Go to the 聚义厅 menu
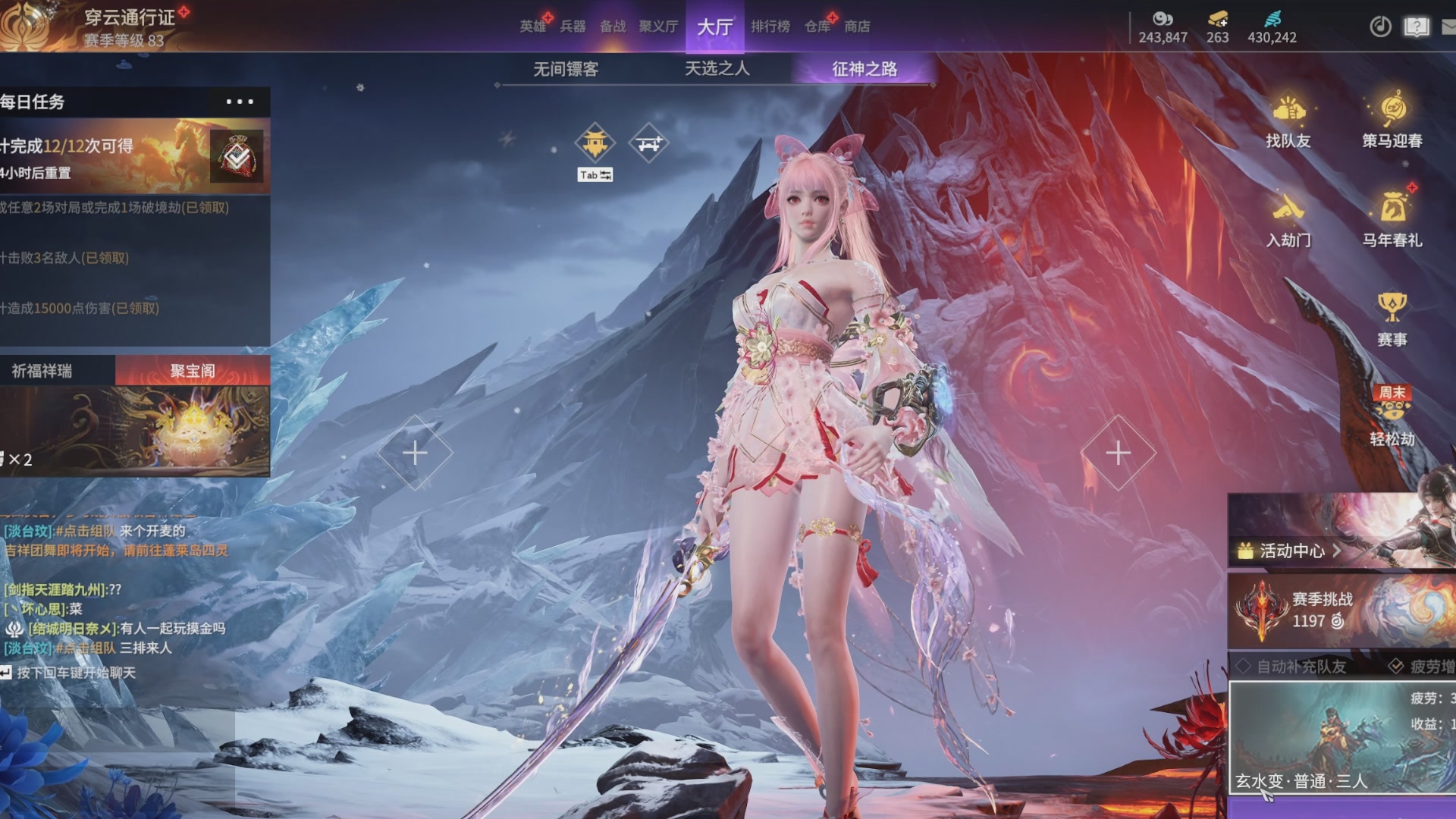The width and height of the screenshot is (1456, 819). point(658,27)
